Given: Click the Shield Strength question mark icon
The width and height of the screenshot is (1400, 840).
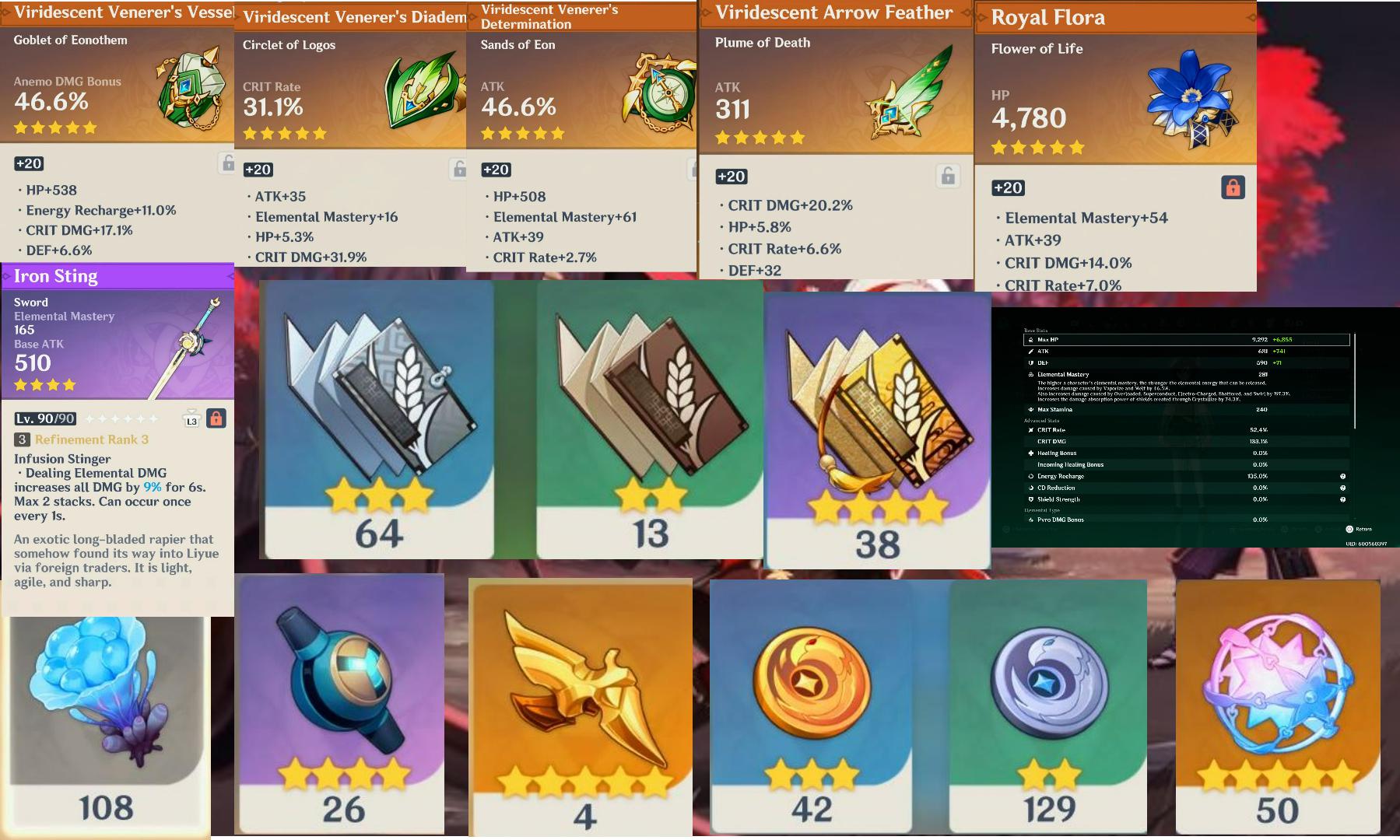Looking at the screenshot, I should coord(1343,499).
